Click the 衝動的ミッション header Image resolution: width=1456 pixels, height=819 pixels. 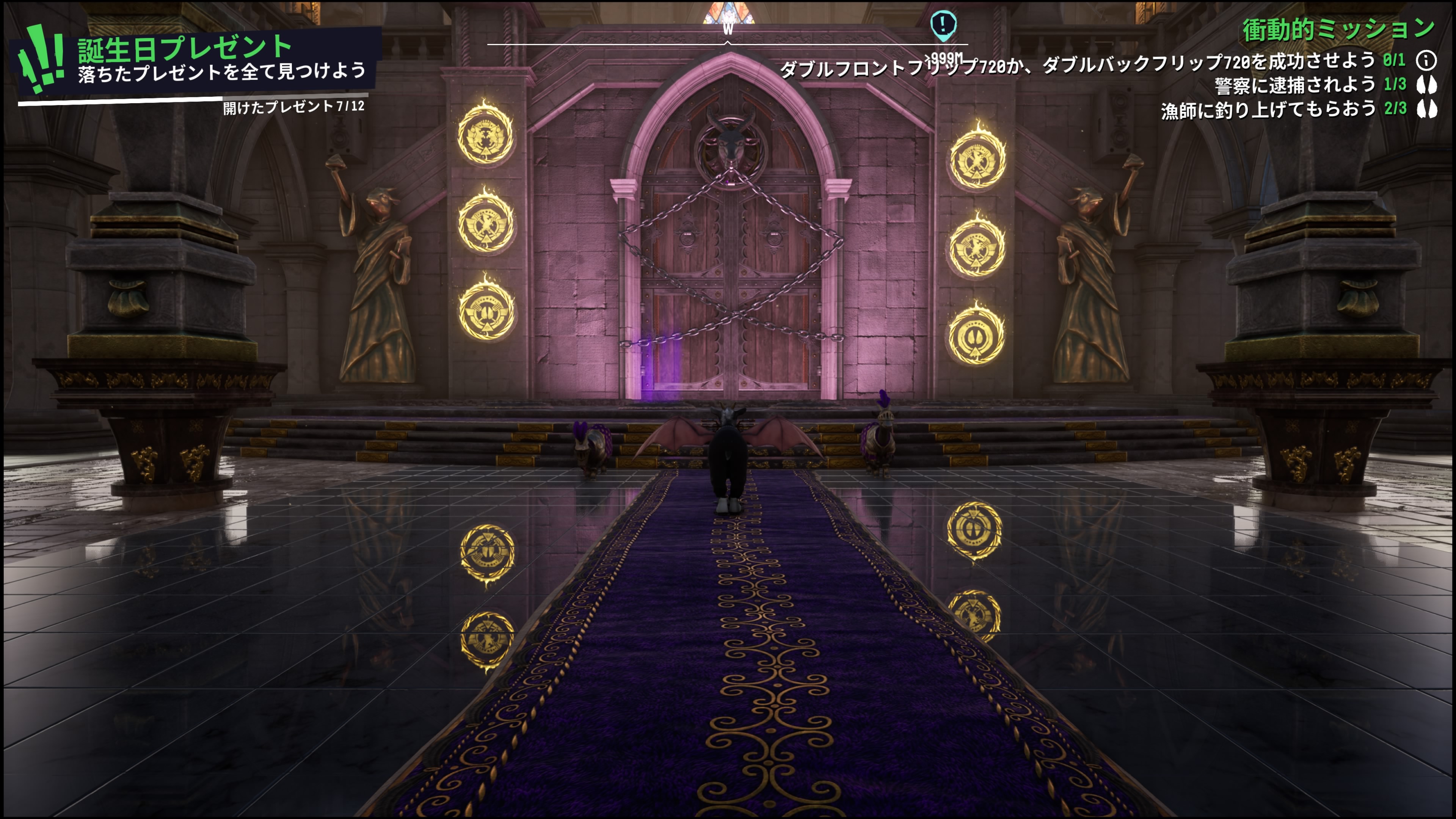pos(1337,30)
